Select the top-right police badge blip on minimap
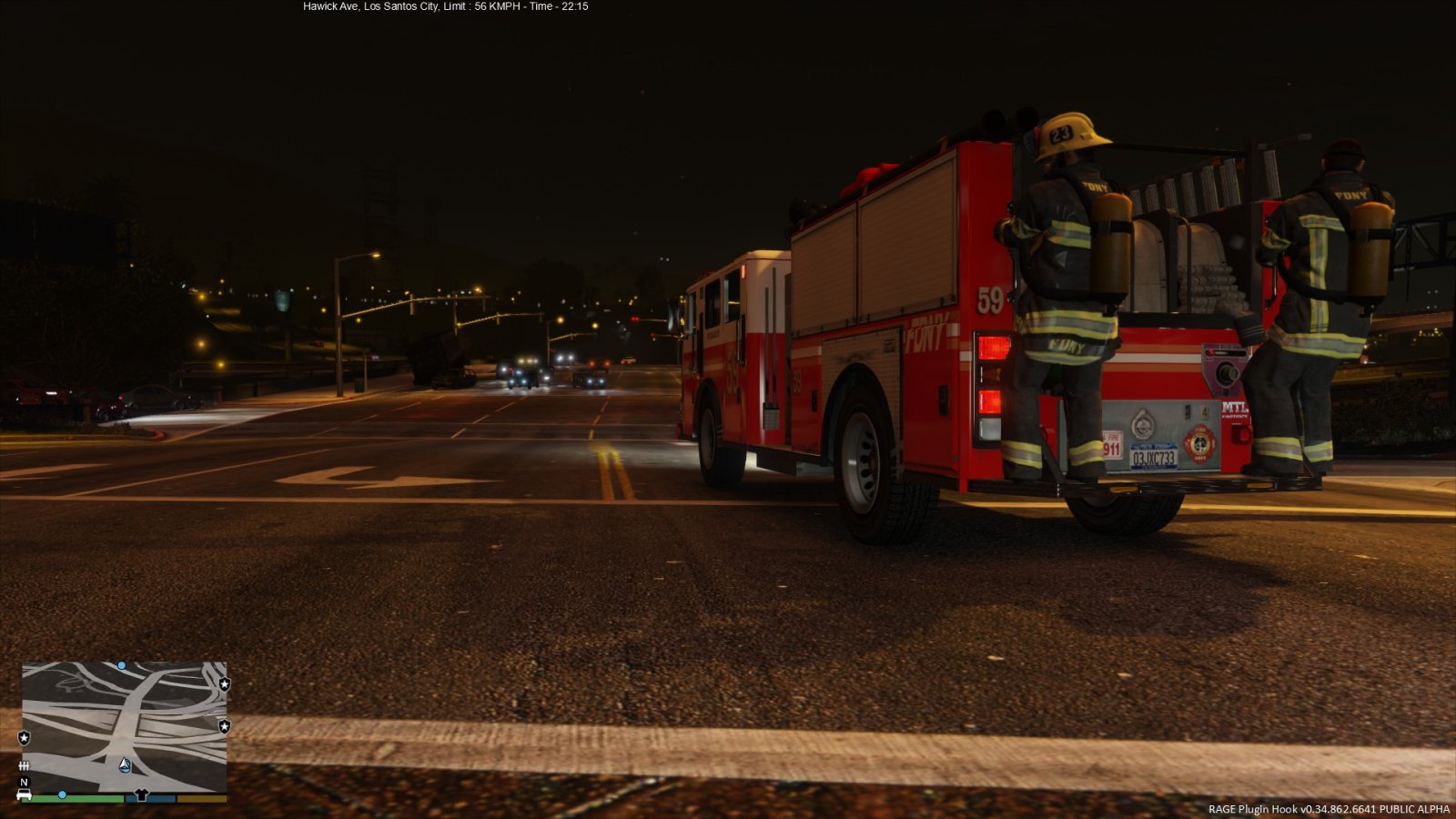 click(x=225, y=684)
